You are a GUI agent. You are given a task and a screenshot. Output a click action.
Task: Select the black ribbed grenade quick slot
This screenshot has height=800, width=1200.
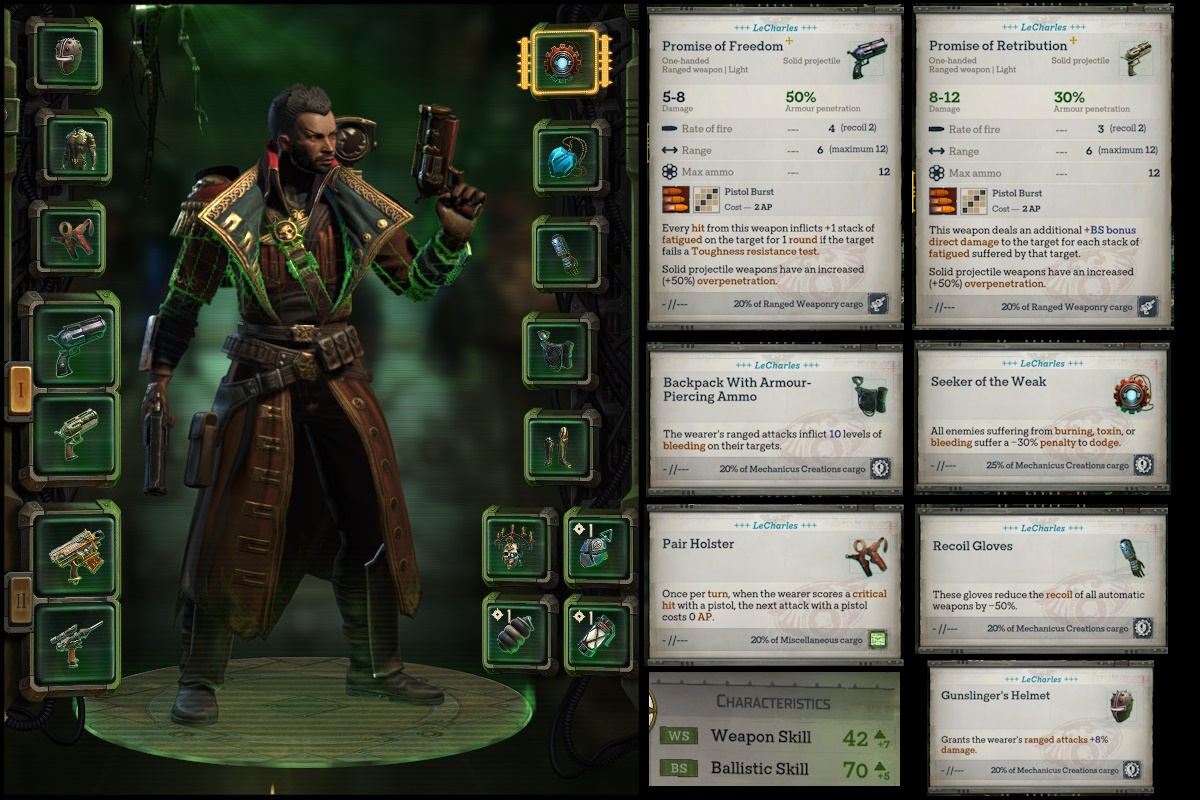[x=518, y=633]
